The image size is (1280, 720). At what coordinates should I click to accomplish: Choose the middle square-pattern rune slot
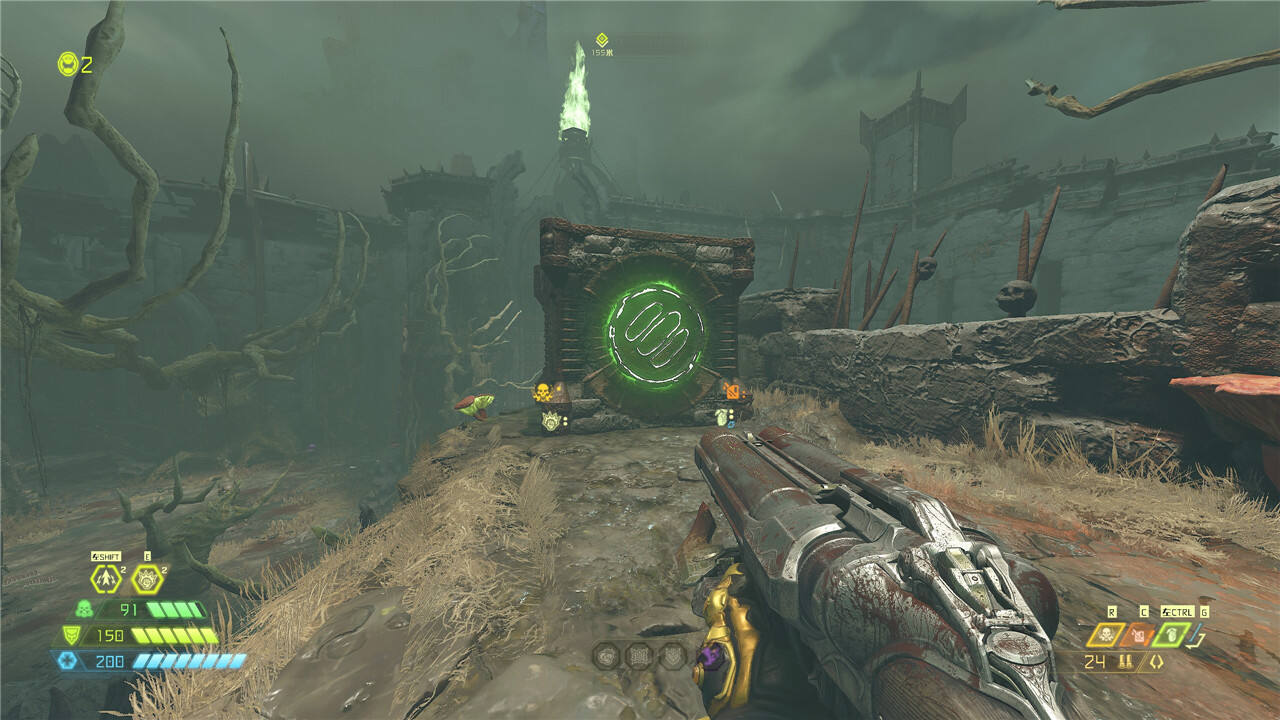coord(640,656)
